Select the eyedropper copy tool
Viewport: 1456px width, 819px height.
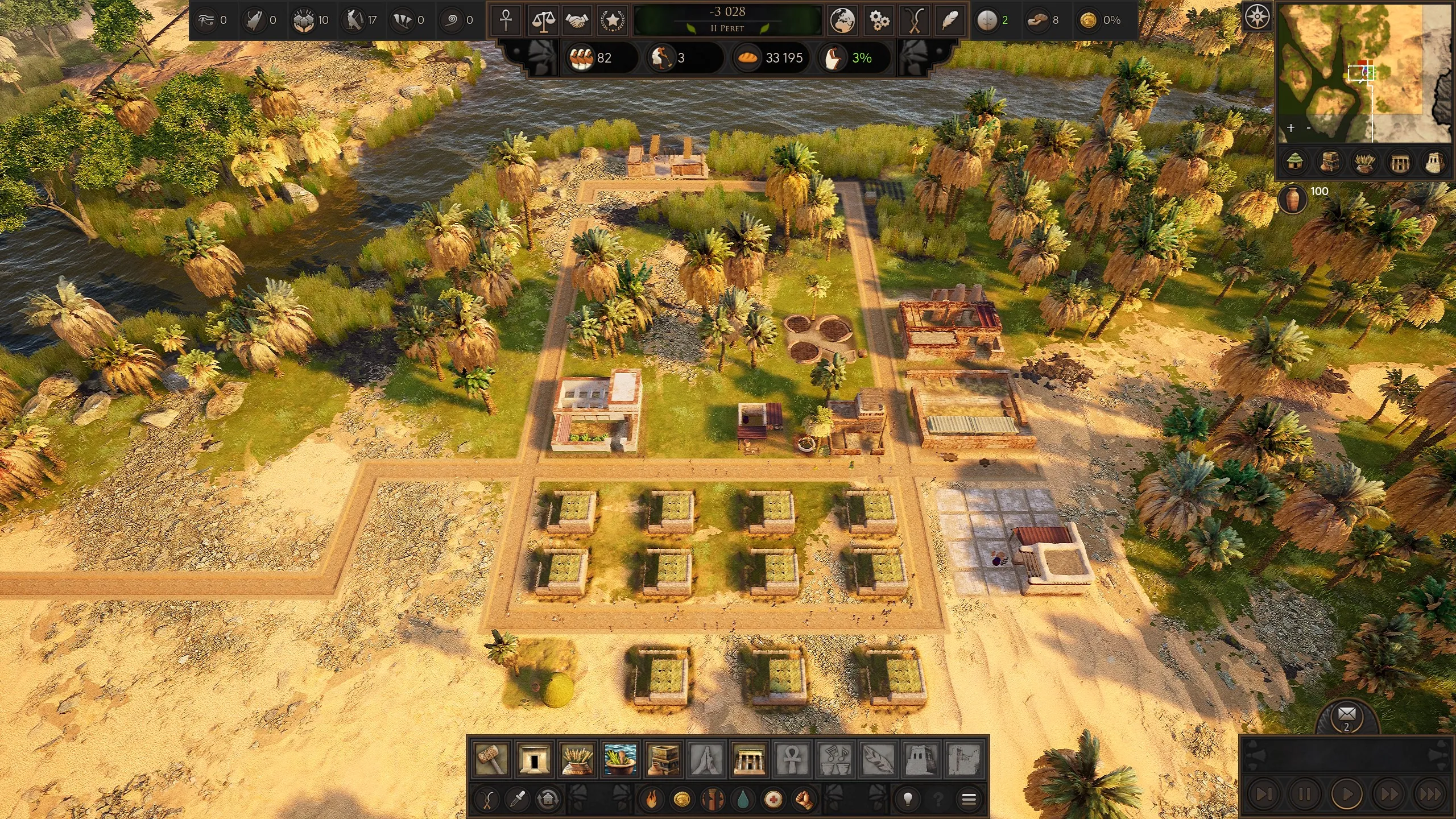518,800
